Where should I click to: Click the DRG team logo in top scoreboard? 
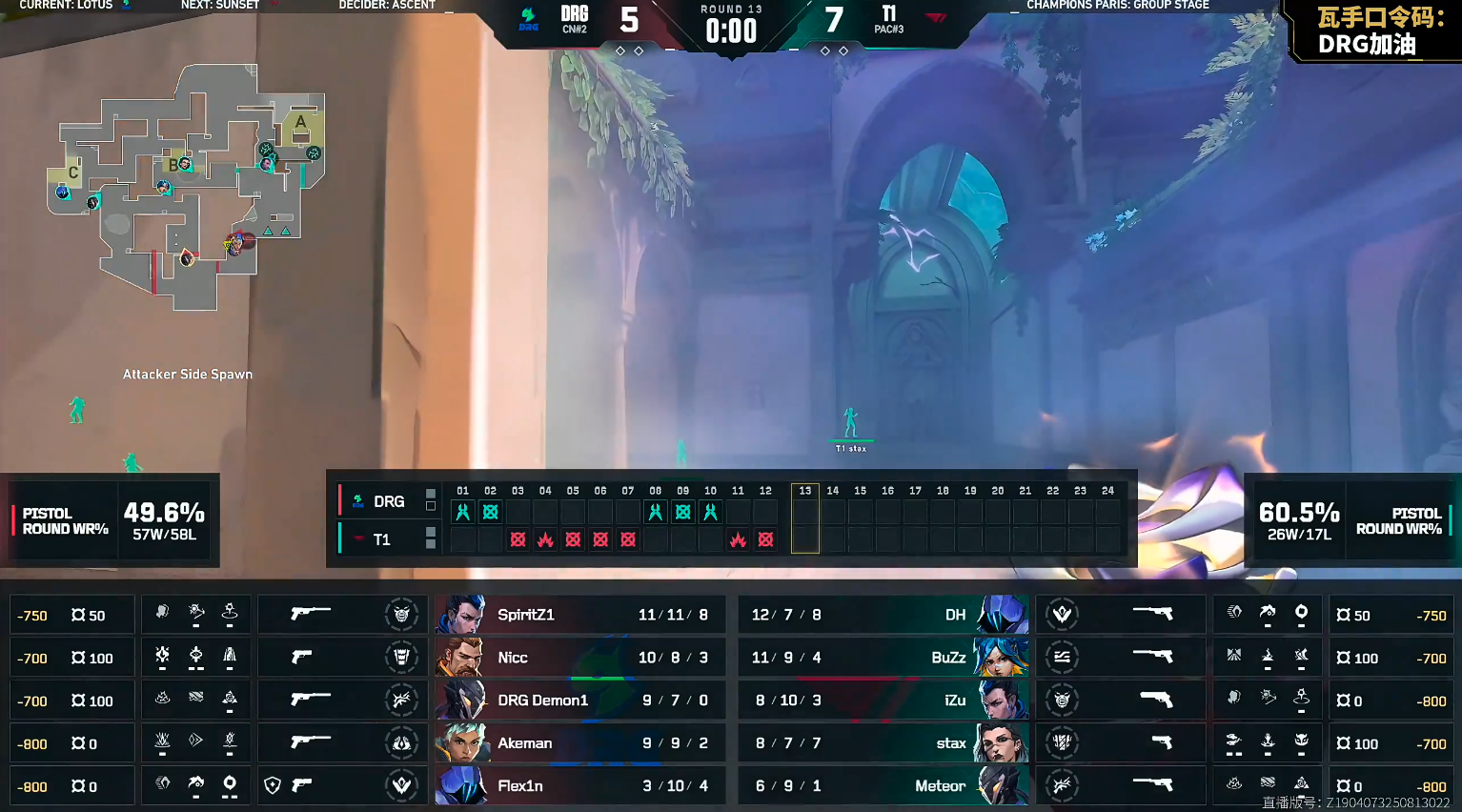[x=528, y=17]
